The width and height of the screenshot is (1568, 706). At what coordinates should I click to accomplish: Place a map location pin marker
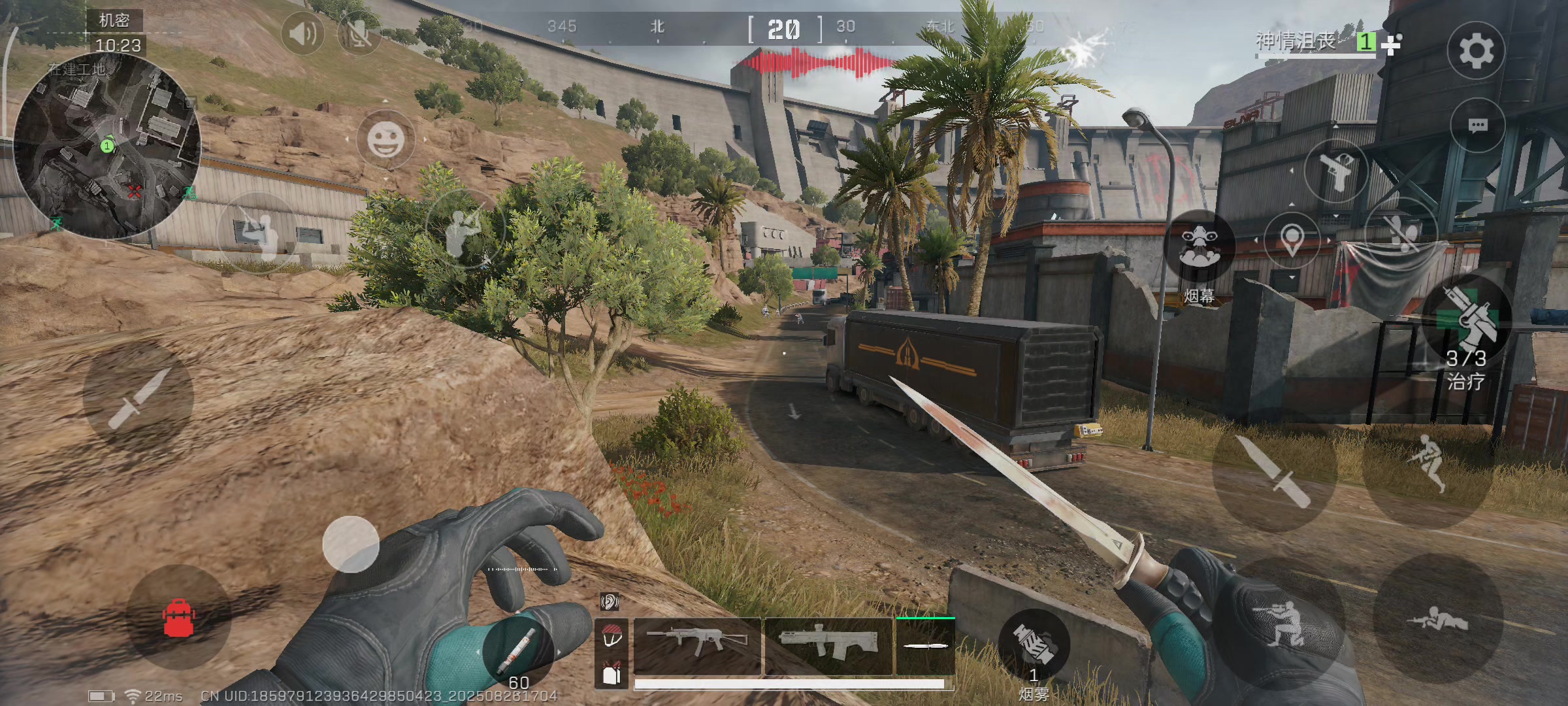point(1292,240)
